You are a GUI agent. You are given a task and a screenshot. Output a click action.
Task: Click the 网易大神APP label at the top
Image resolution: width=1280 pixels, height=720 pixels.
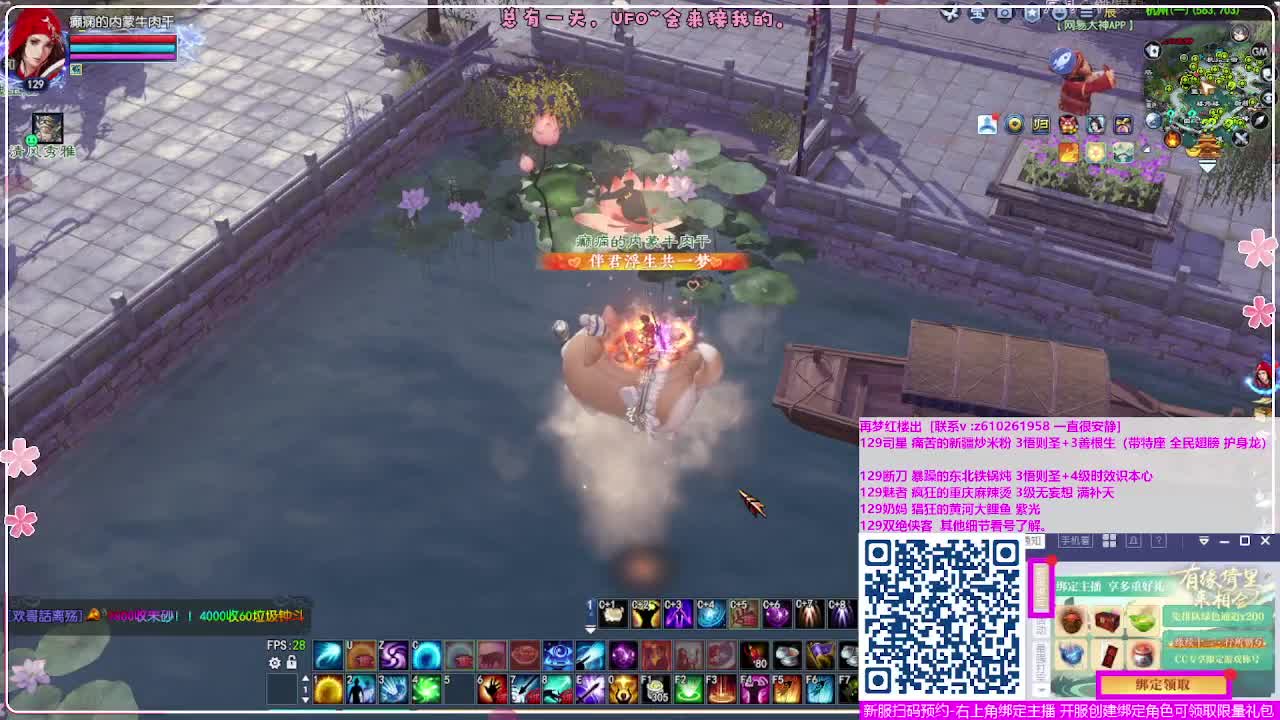1096,25
